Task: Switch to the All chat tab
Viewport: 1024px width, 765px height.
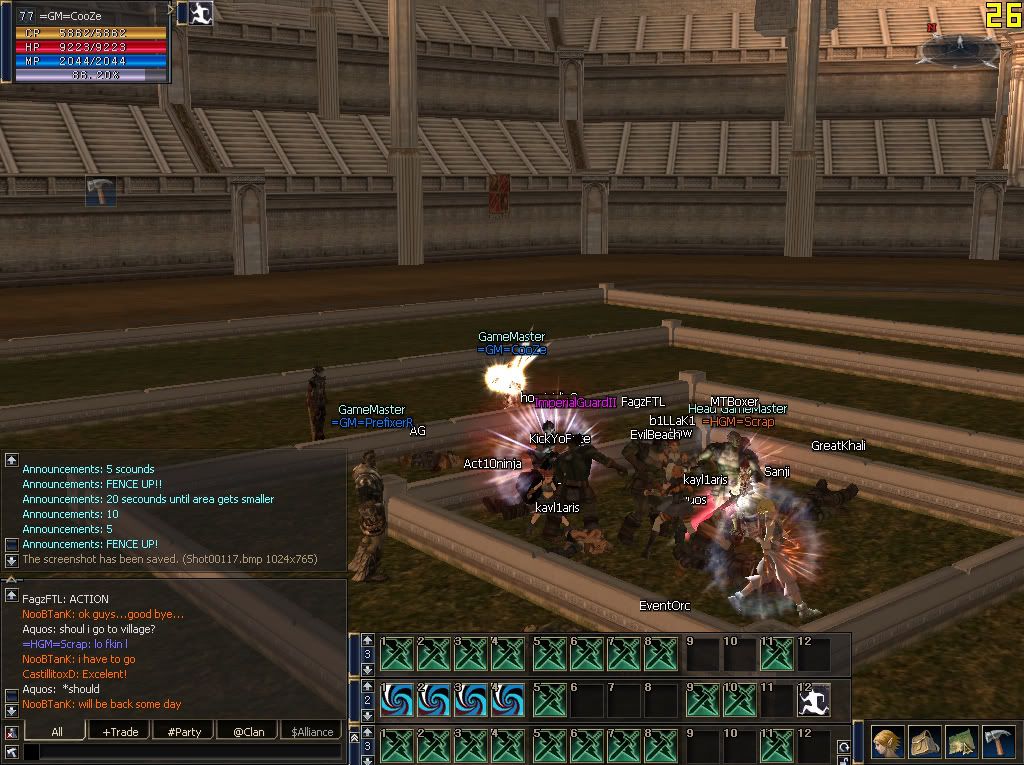Action: (57, 731)
